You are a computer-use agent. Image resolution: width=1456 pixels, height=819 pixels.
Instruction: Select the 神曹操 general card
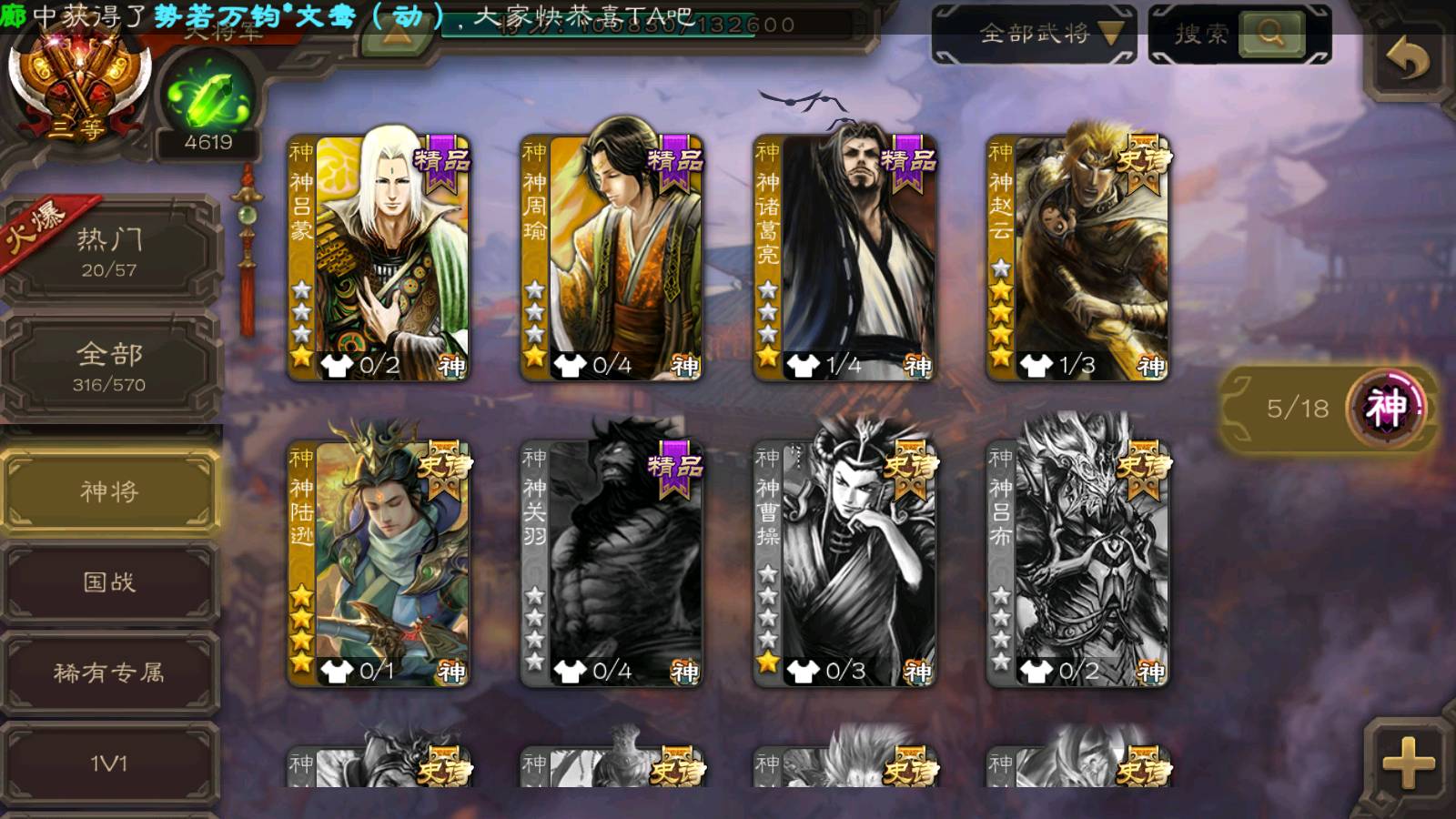pyautogui.click(x=845, y=562)
